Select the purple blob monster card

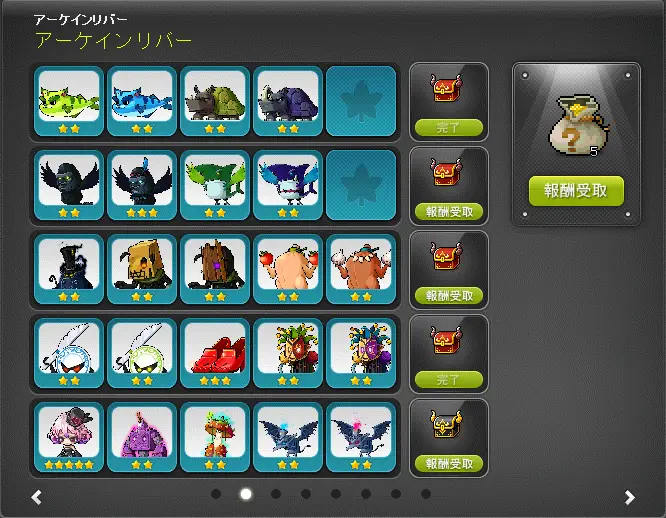click(142, 437)
